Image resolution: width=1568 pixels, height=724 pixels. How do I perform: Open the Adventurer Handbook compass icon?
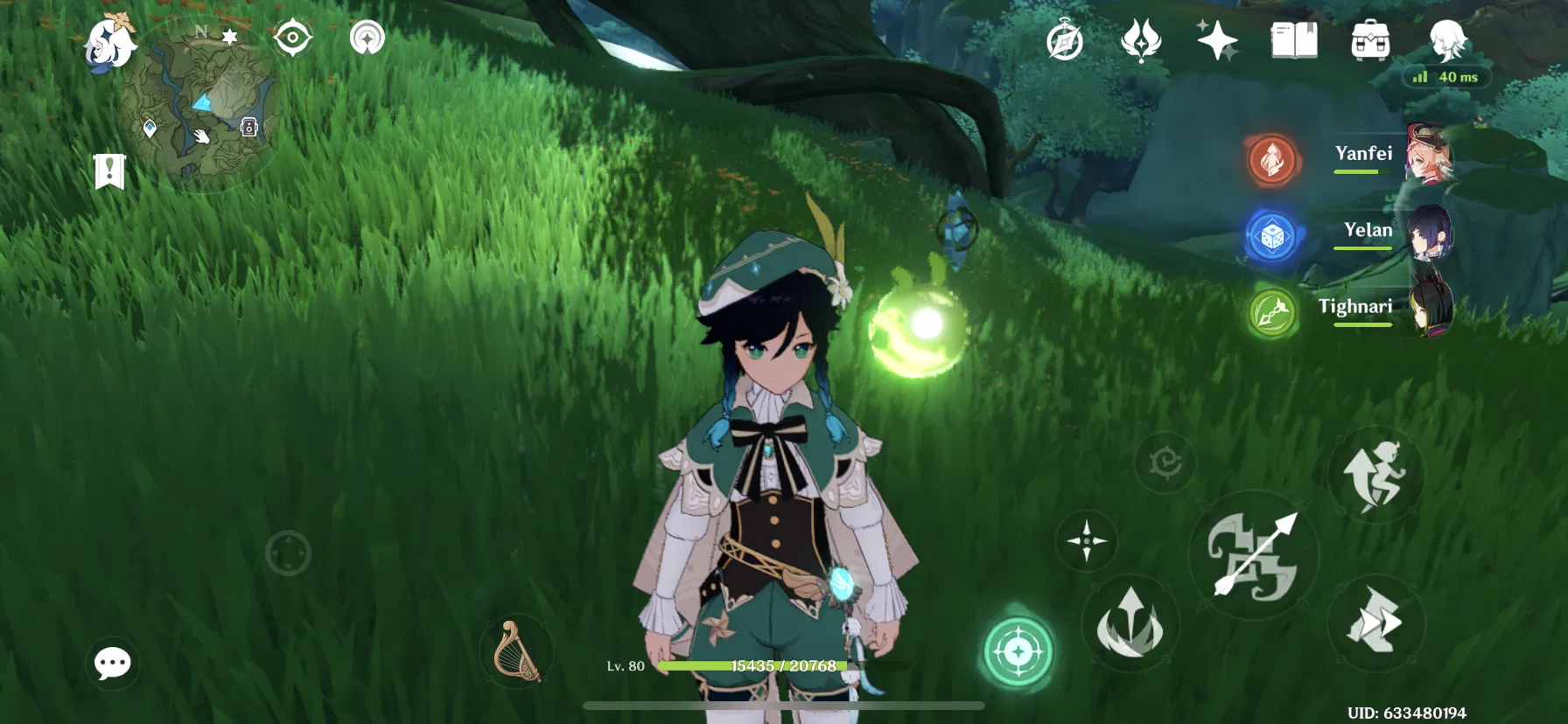point(1065,41)
